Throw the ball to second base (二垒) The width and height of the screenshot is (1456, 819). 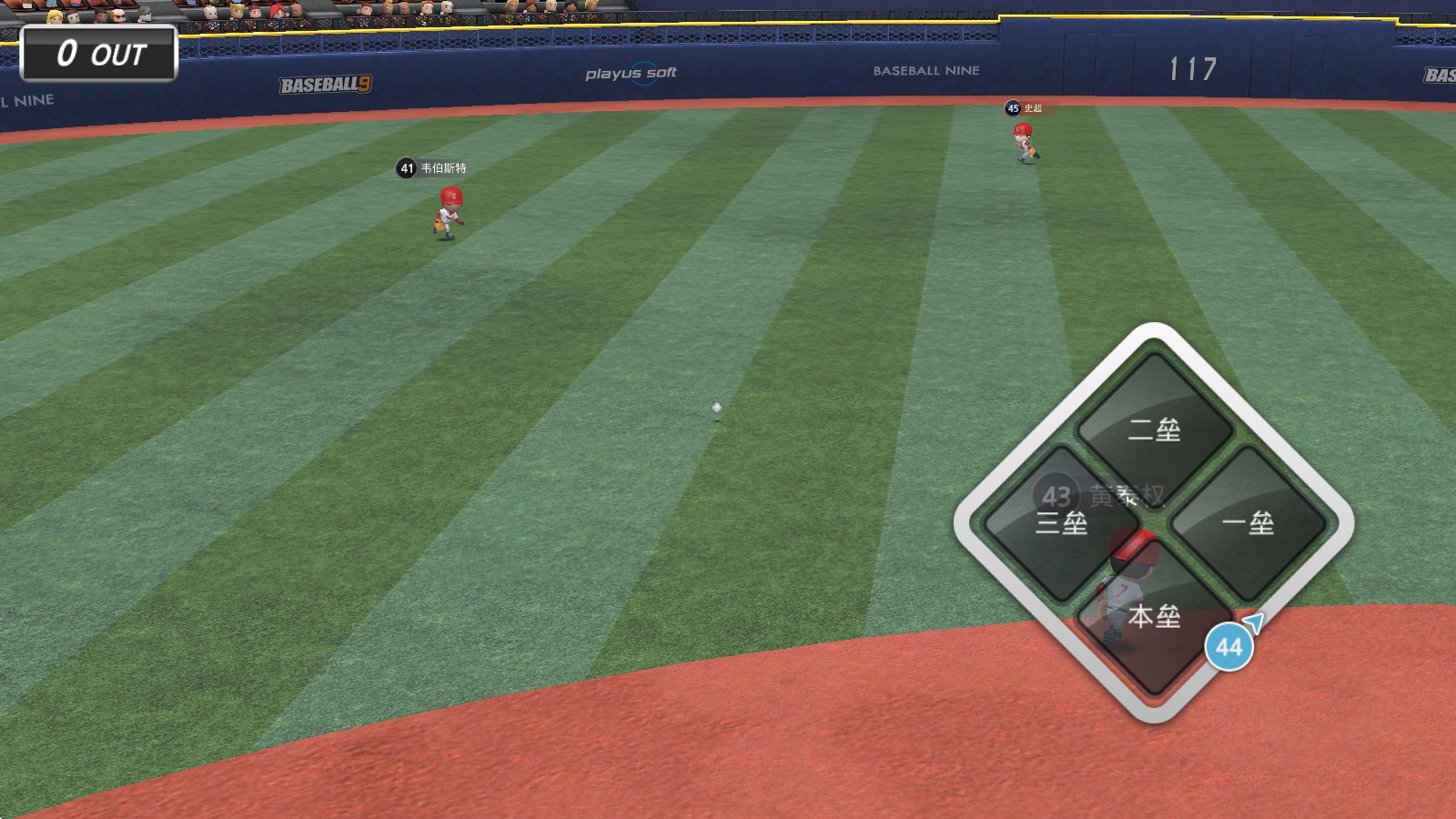1154,430
